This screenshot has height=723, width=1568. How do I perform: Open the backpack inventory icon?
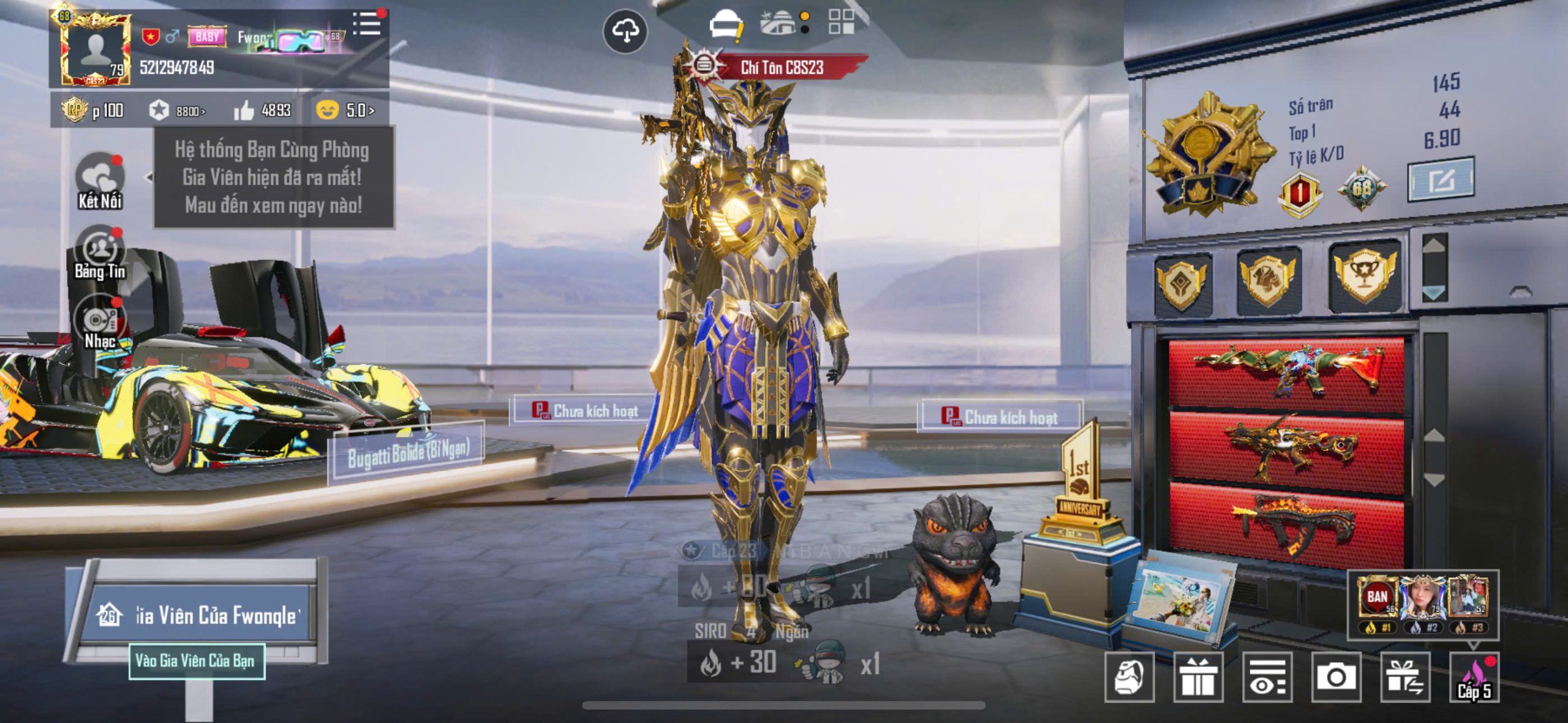(x=1129, y=677)
